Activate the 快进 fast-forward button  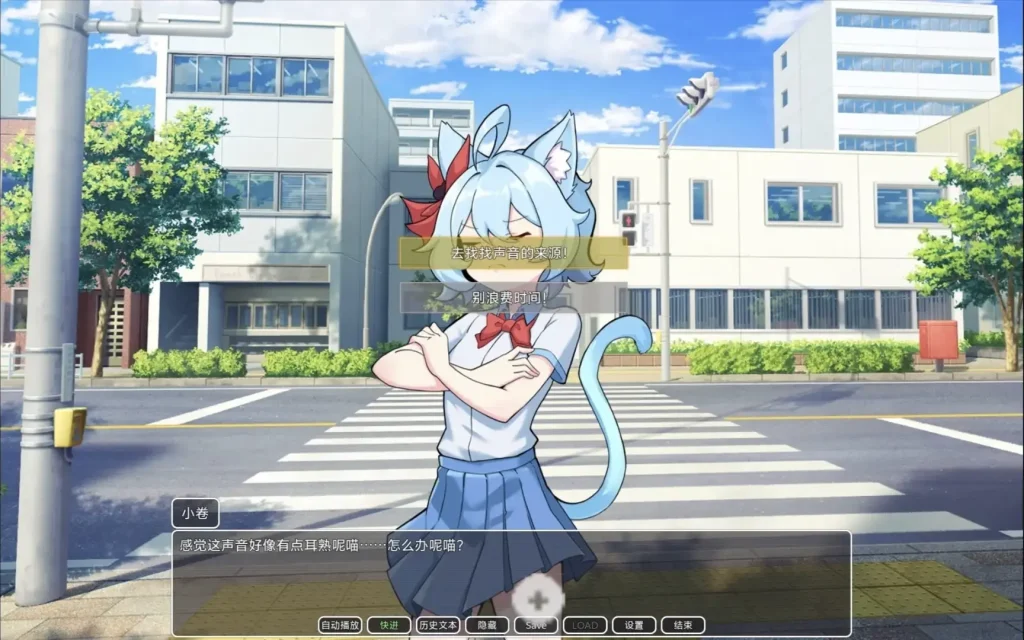pyautogui.click(x=388, y=625)
